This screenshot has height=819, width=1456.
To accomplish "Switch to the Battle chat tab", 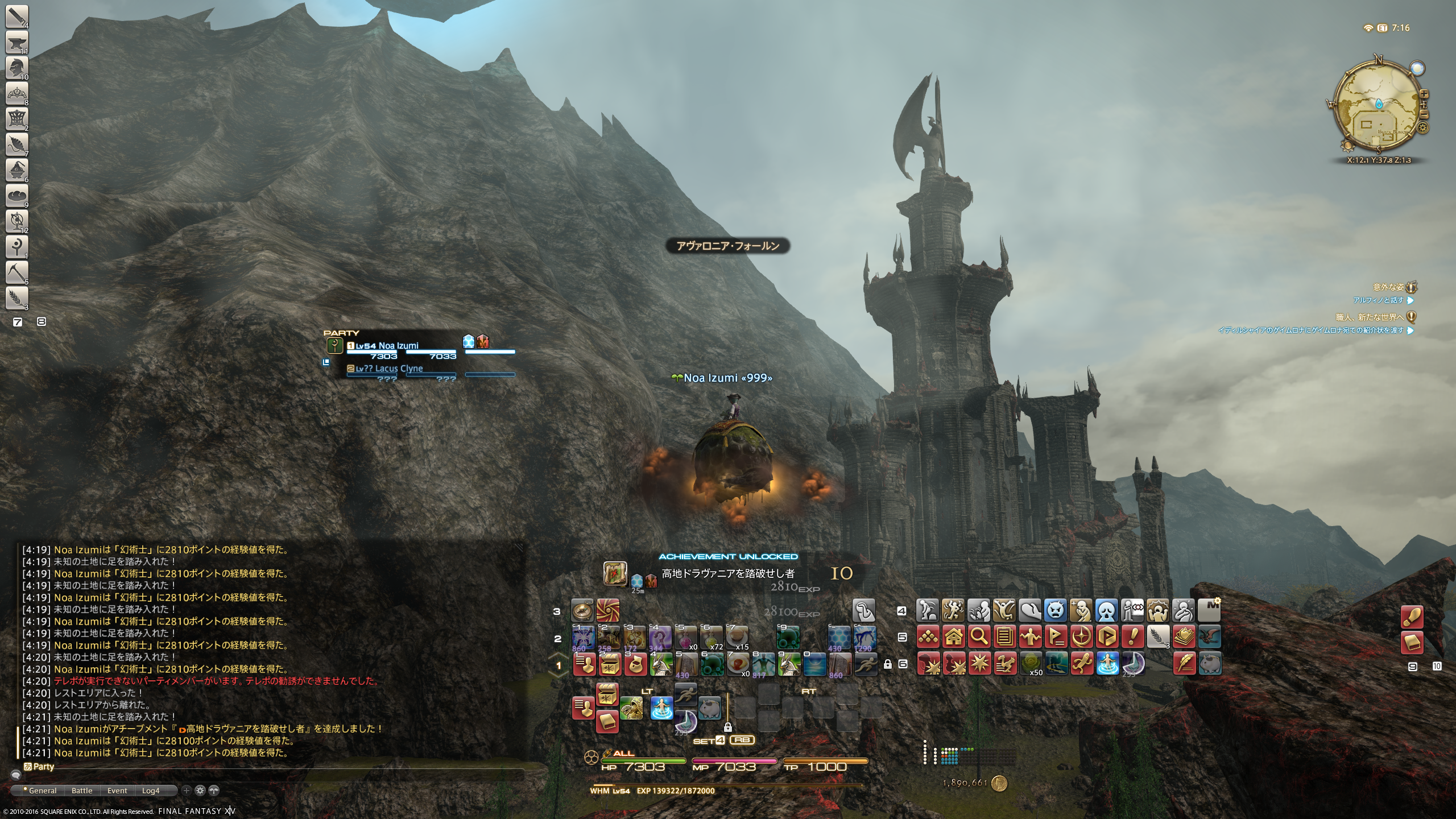I will point(82,791).
